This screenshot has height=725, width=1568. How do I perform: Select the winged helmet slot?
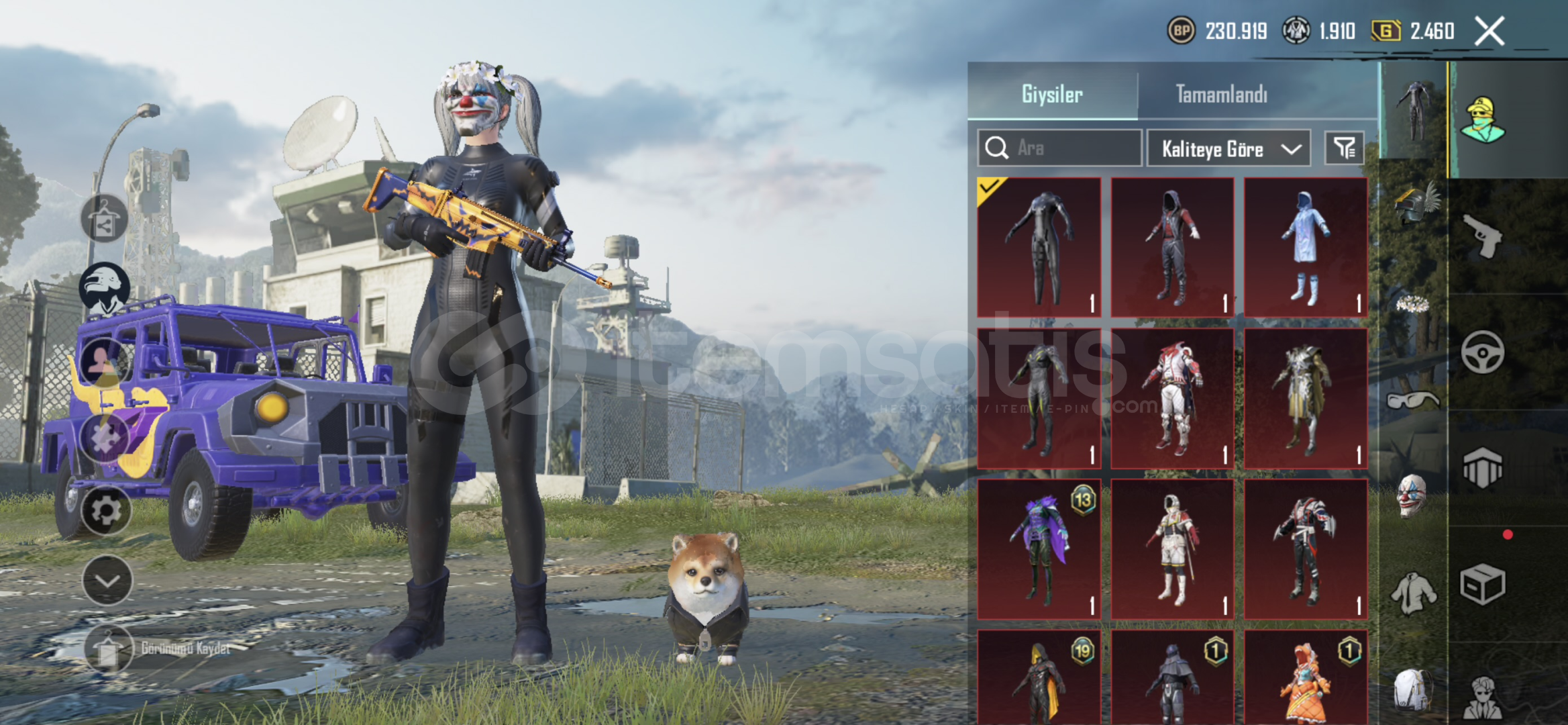1414,203
